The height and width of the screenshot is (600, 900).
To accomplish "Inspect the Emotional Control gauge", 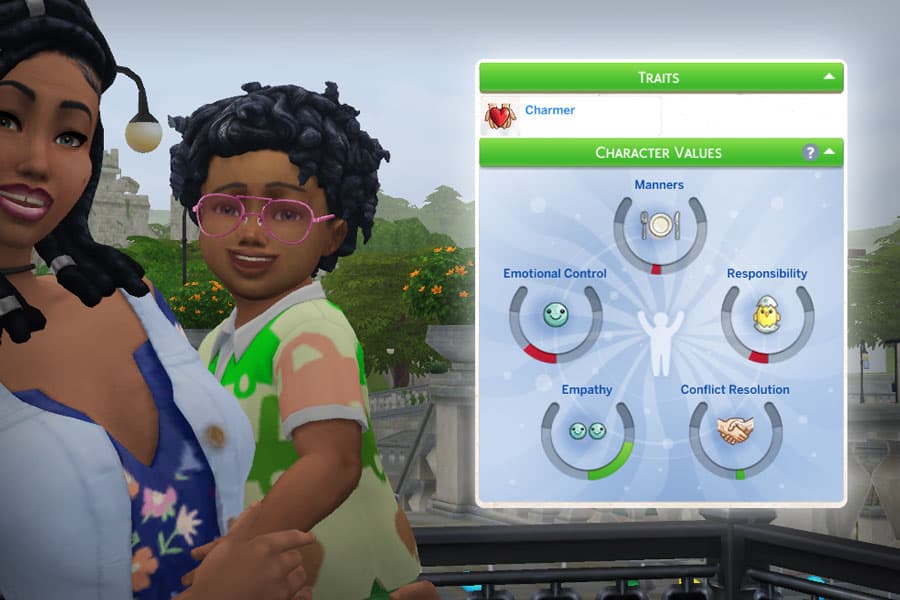I will point(555,317).
